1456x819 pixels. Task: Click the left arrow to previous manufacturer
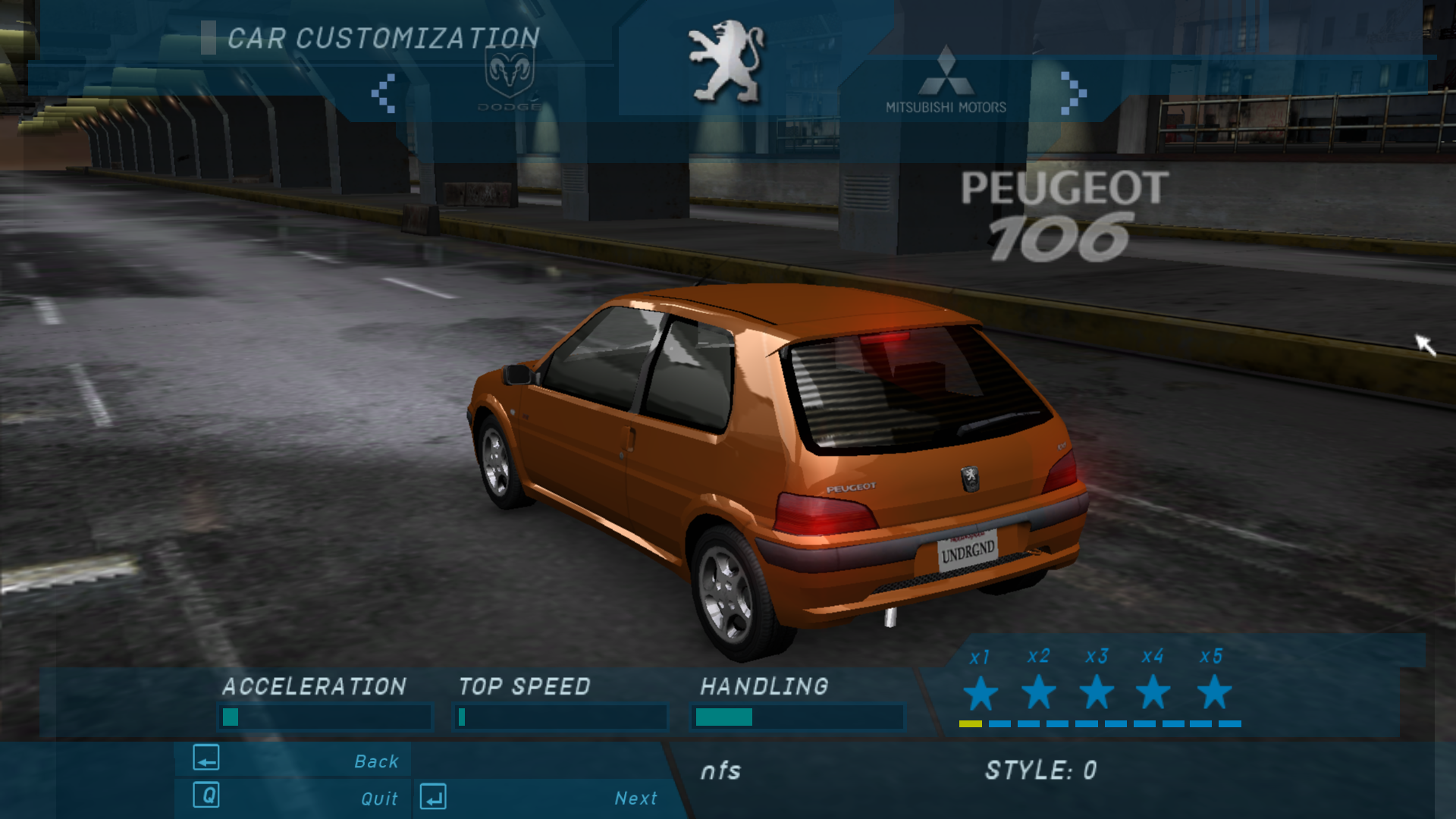(384, 93)
